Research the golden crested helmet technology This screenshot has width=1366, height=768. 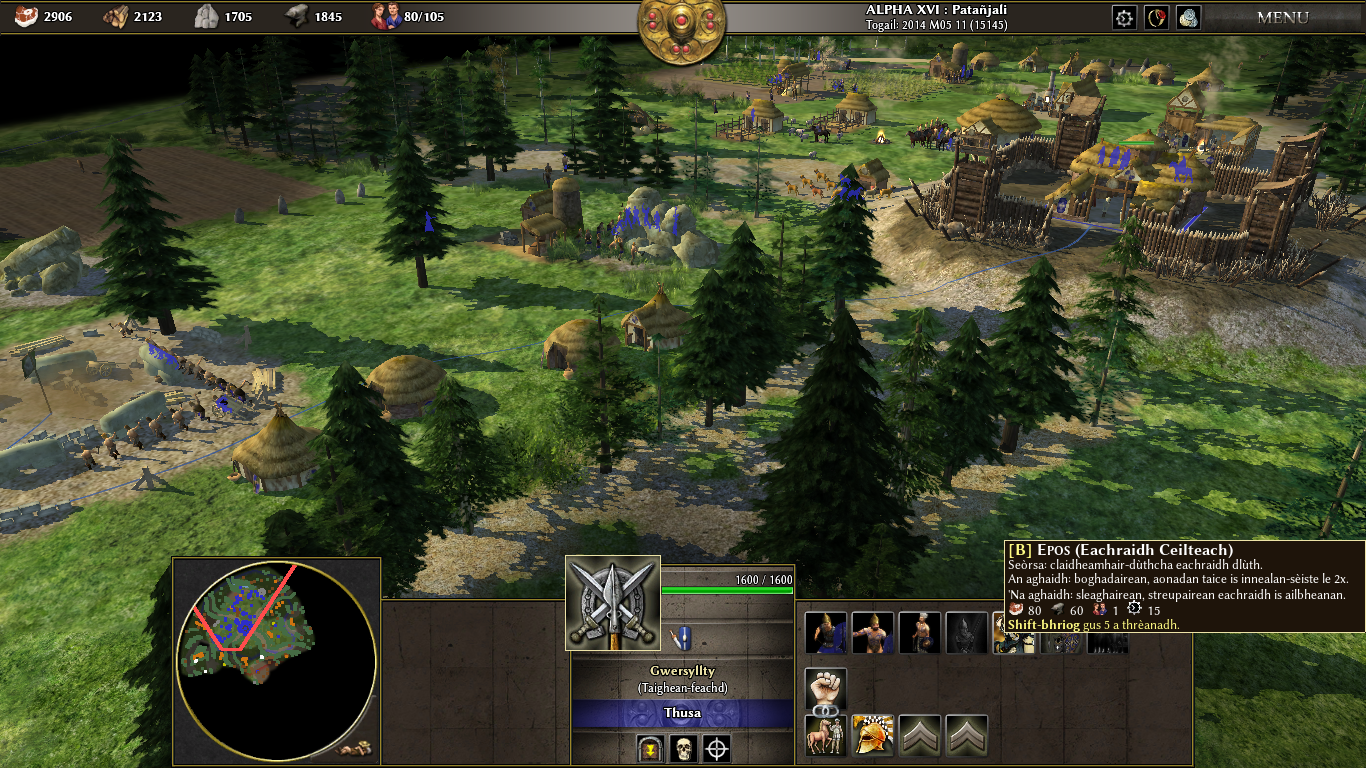(x=872, y=736)
